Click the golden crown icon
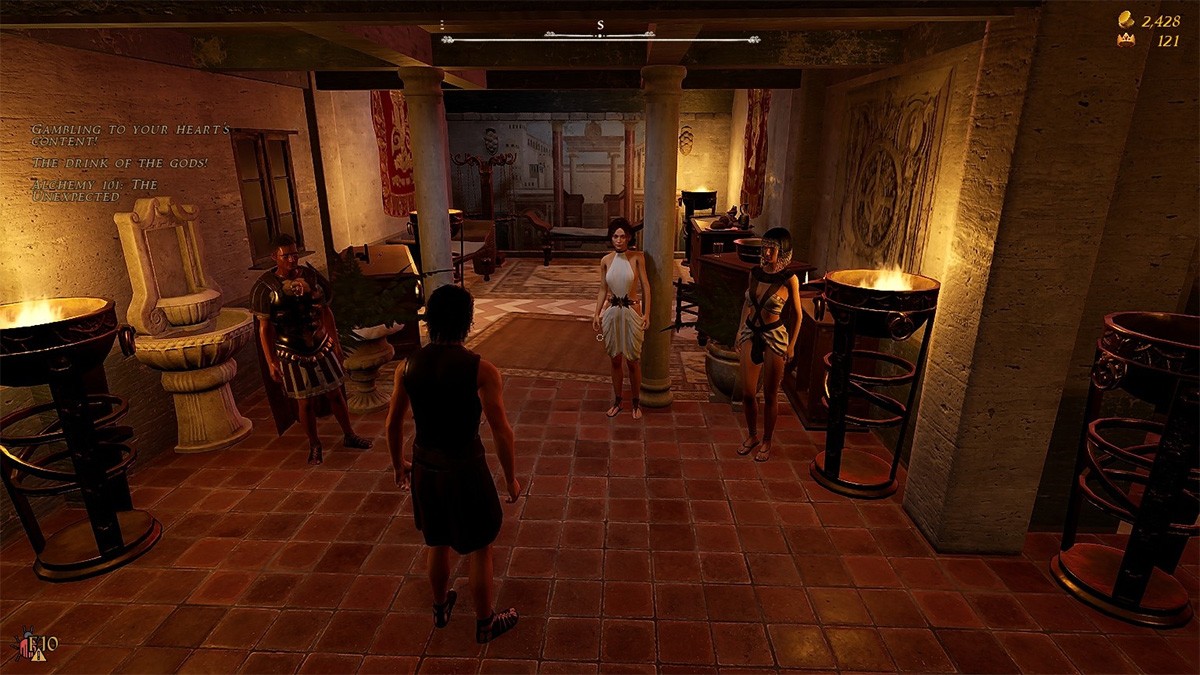 1126,41
